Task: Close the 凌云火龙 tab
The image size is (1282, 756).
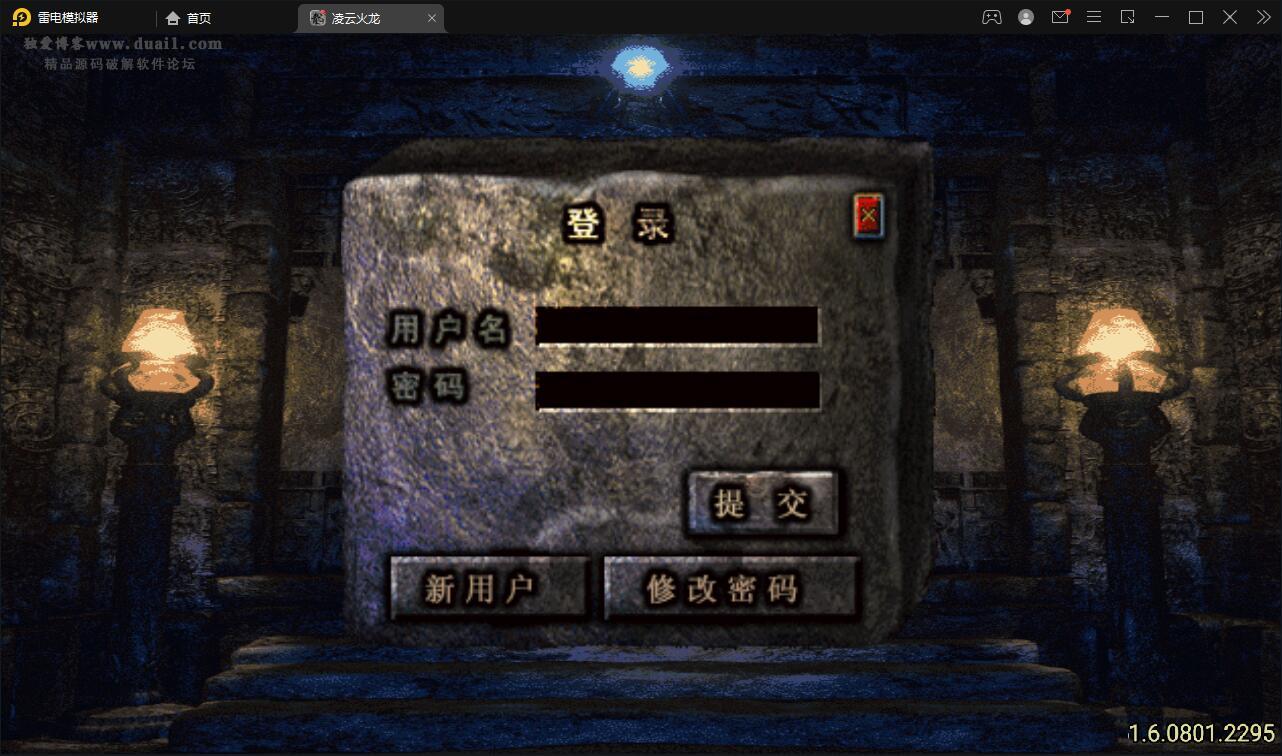Action: click(431, 17)
